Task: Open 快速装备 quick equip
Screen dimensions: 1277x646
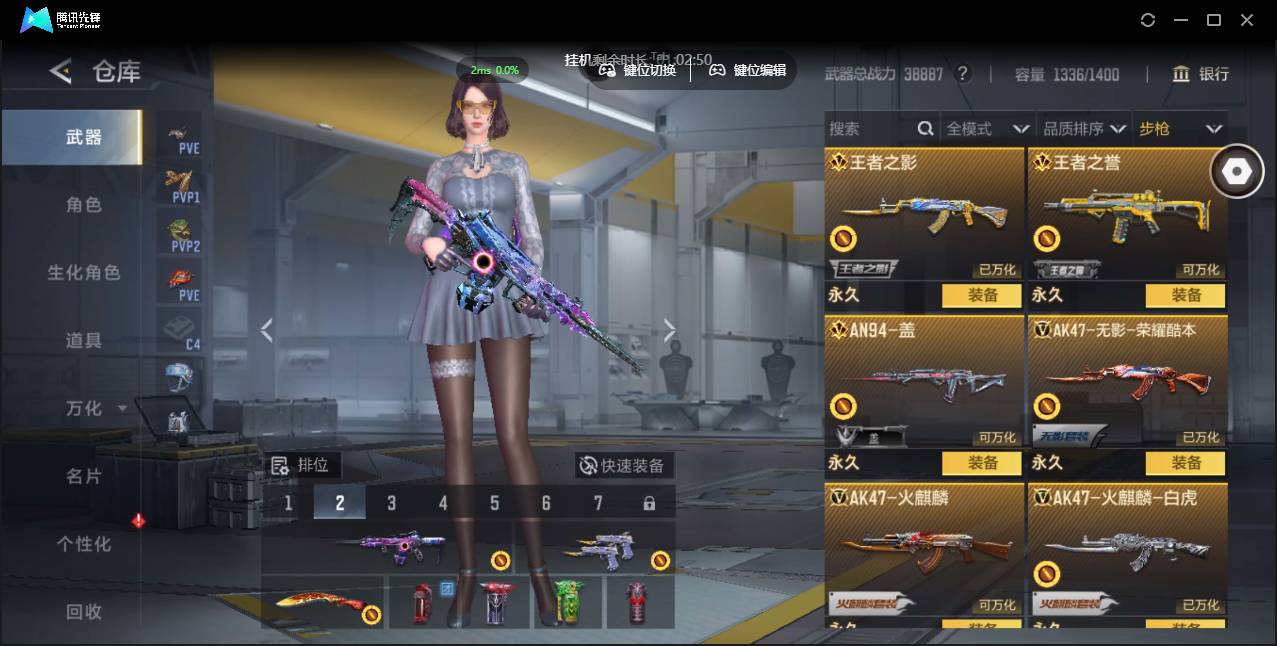Action: click(x=622, y=465)
